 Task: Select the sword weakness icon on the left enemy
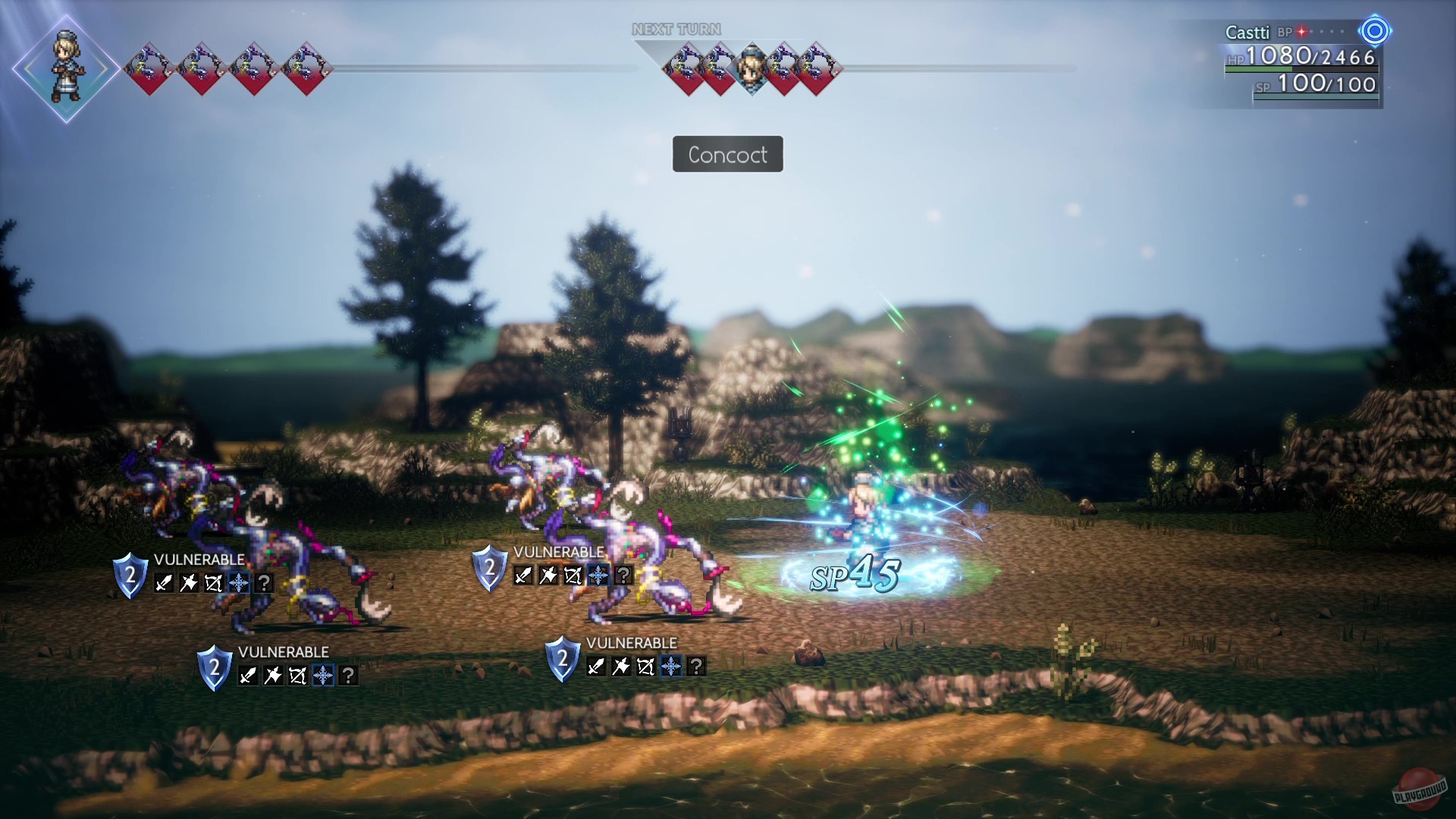164,583
